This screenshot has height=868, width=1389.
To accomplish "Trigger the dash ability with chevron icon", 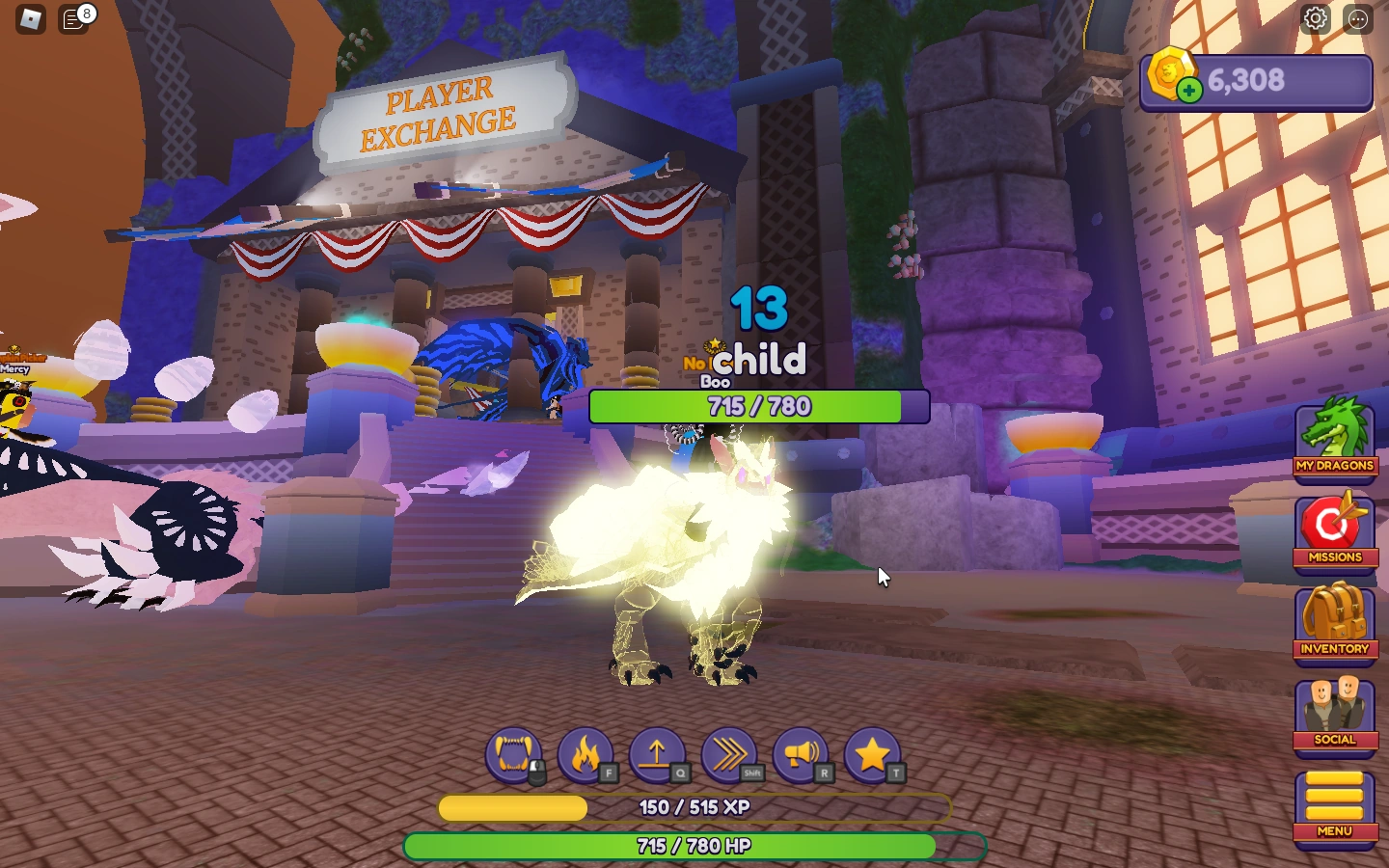I will coord(730,756).
